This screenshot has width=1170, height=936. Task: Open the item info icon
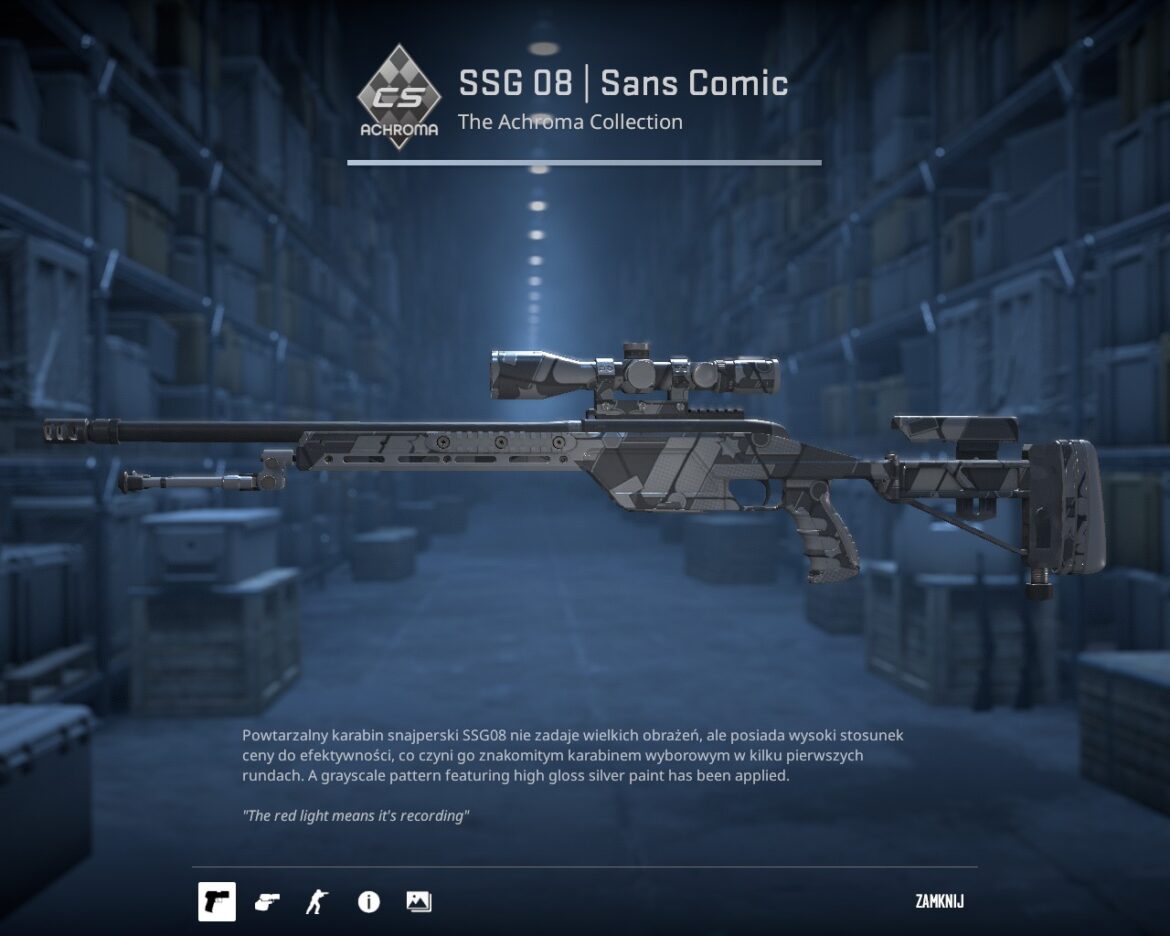pyautogui.click(x=368, y=902)
